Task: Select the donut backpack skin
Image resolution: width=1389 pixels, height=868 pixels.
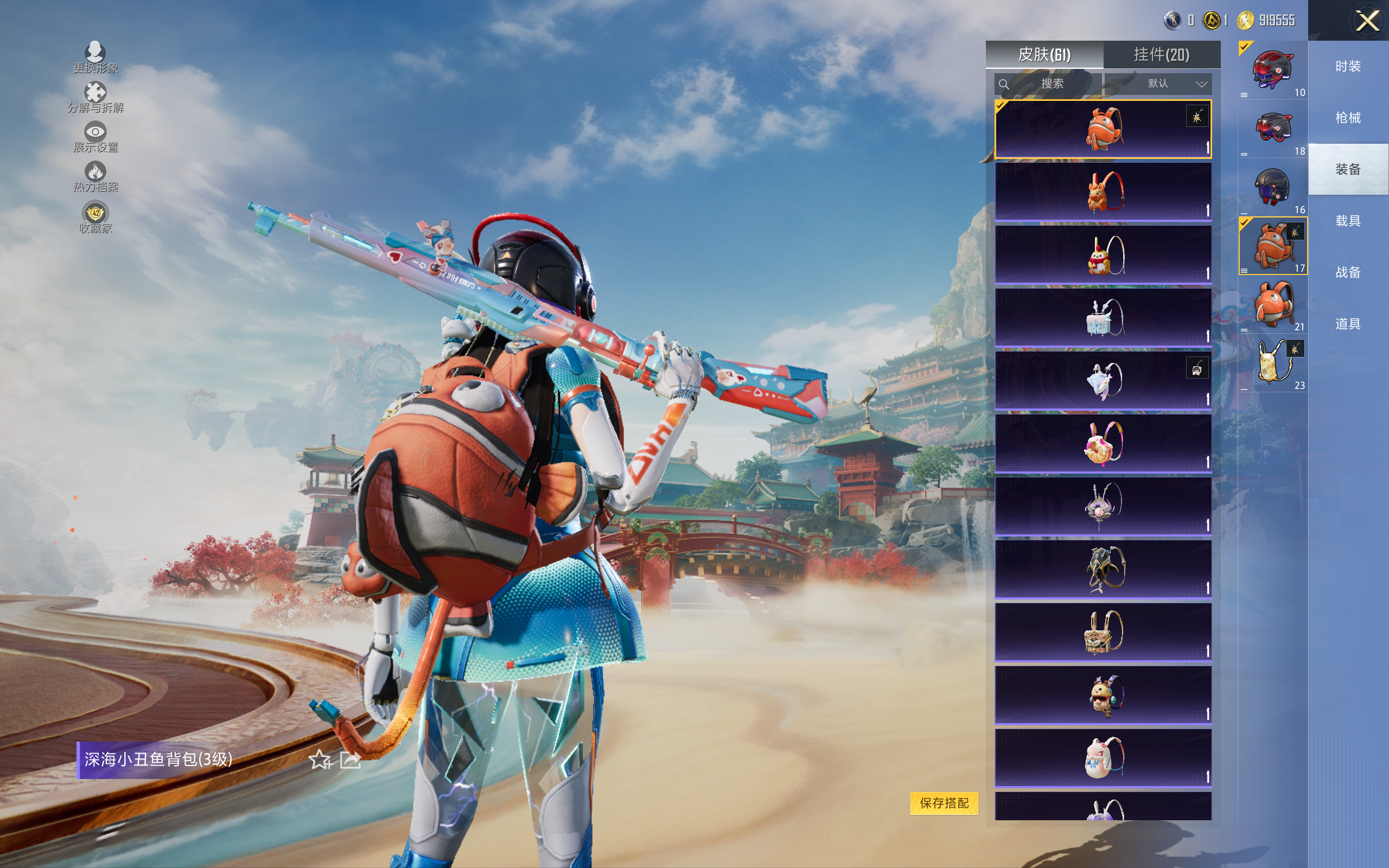Action: tap(1103, 443)
